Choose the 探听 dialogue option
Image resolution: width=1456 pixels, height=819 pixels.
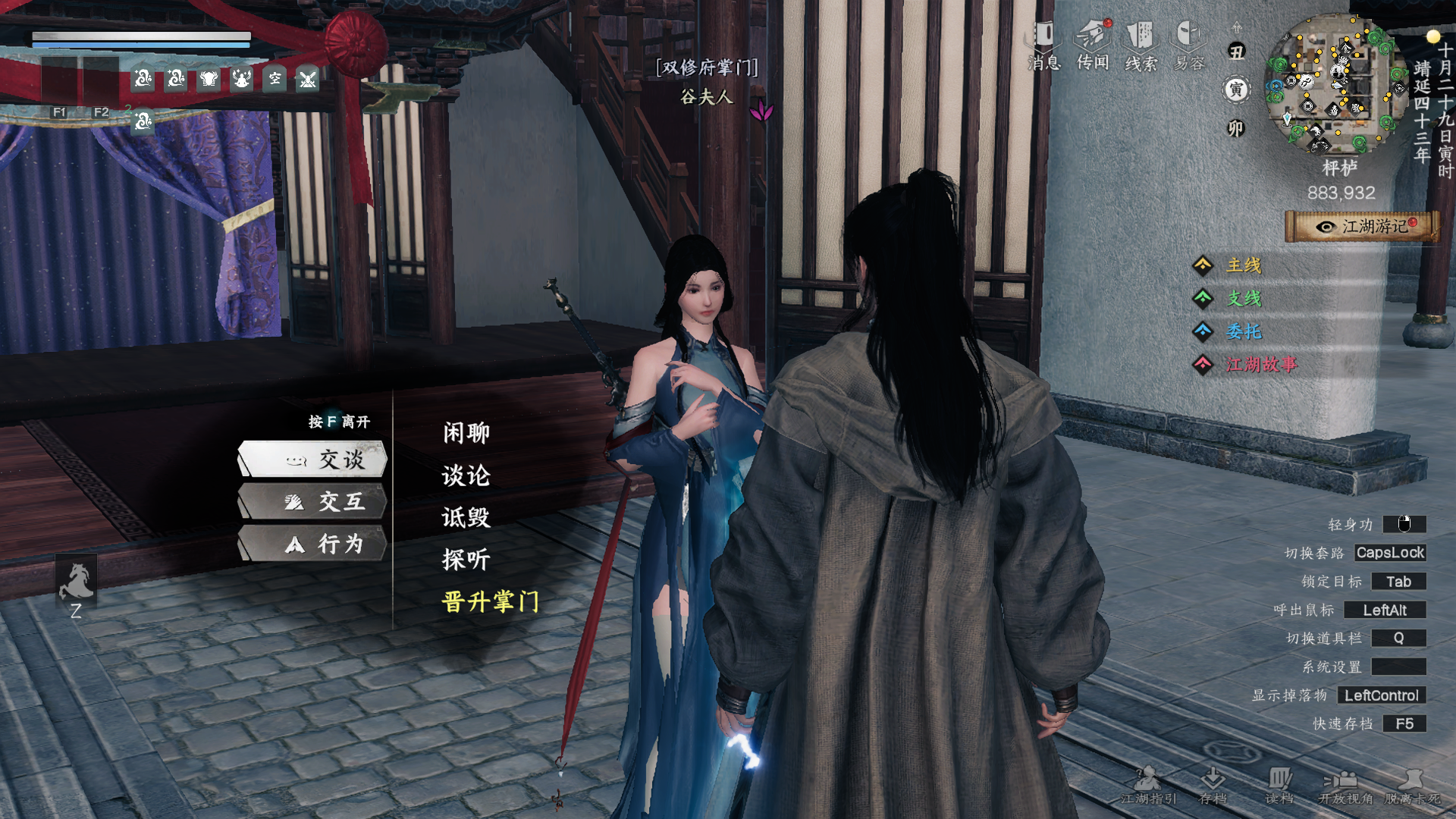coord(466,560)
